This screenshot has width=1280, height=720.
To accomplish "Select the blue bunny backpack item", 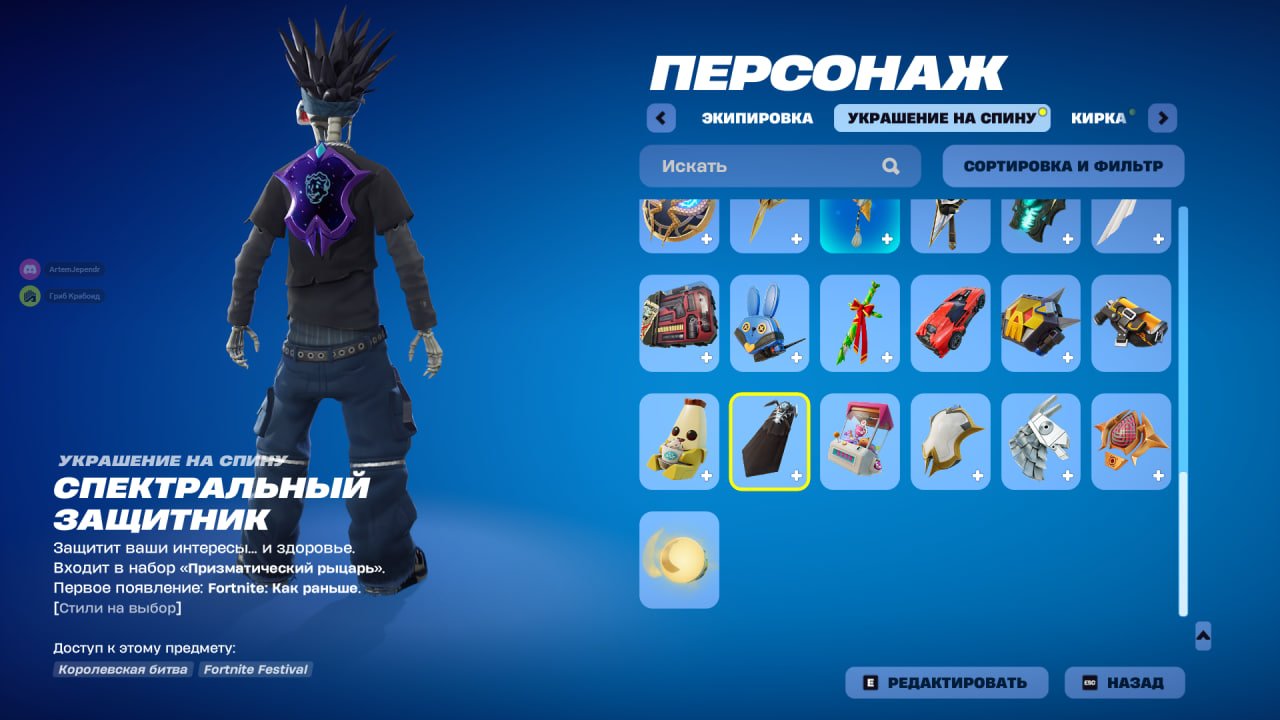I will [769, 323].
